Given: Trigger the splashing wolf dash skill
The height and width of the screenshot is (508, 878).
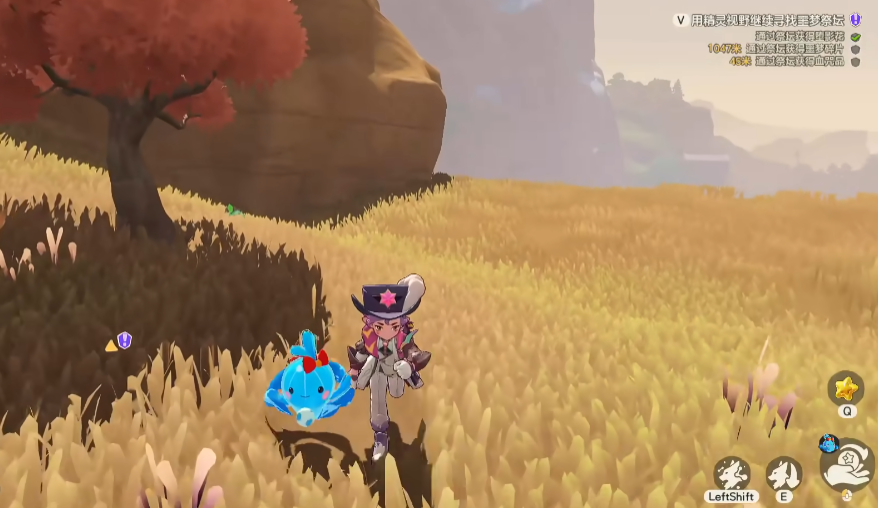Looking at the screenshot, I should click(731, 473).
